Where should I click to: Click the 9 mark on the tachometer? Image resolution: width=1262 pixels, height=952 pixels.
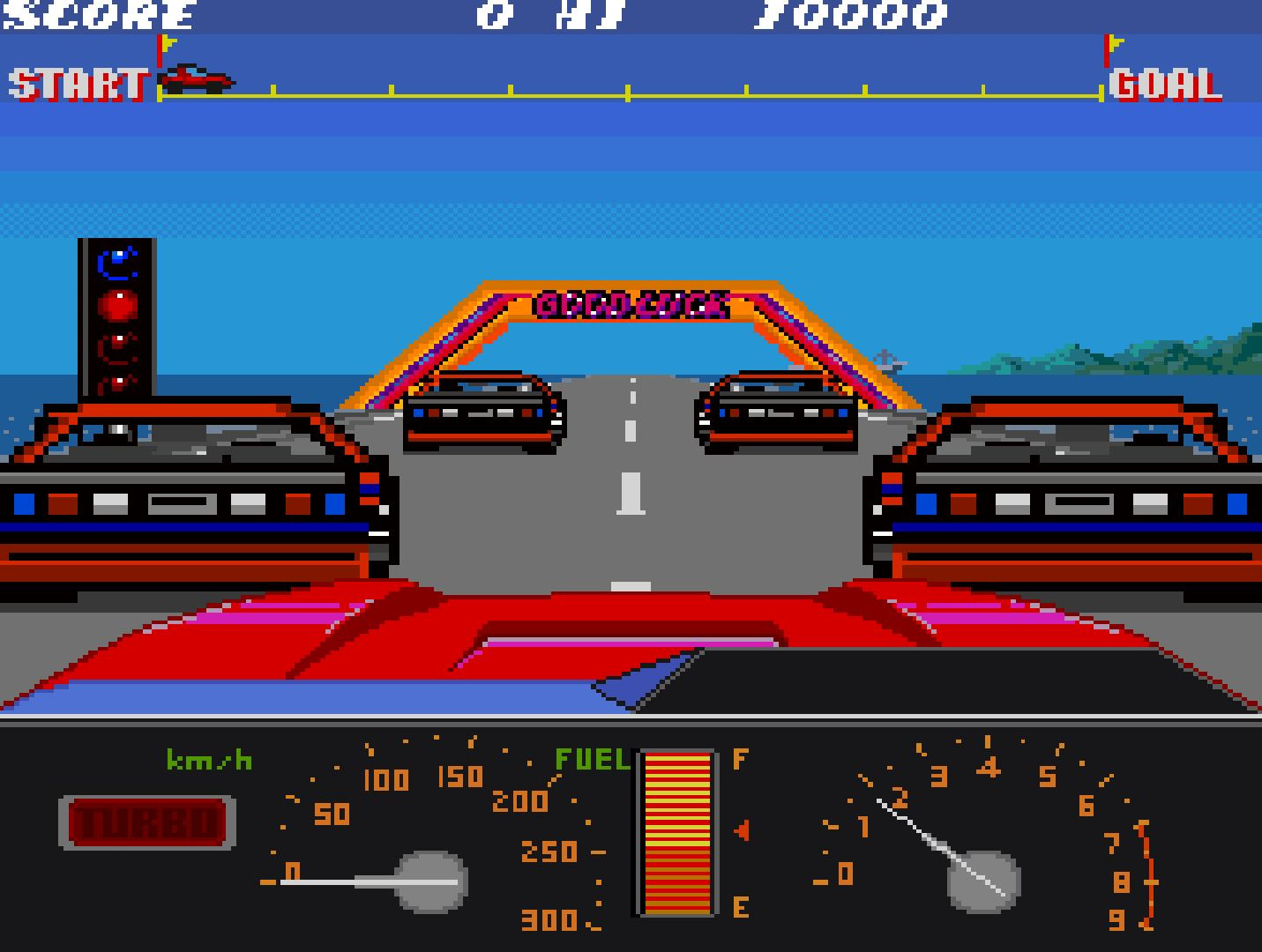(1118, 921)
